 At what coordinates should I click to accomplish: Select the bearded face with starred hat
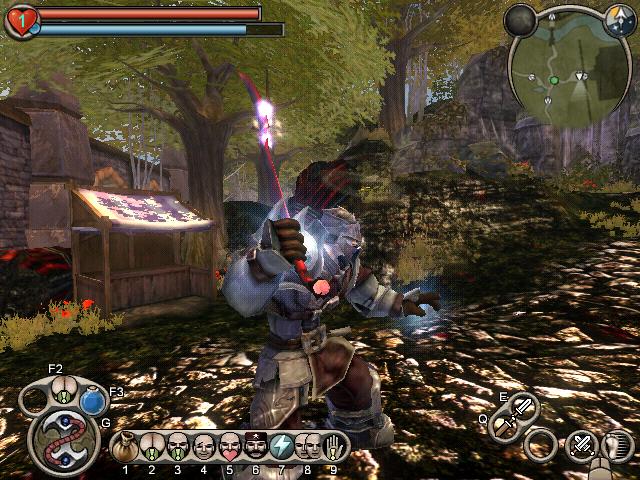point(256,446)
